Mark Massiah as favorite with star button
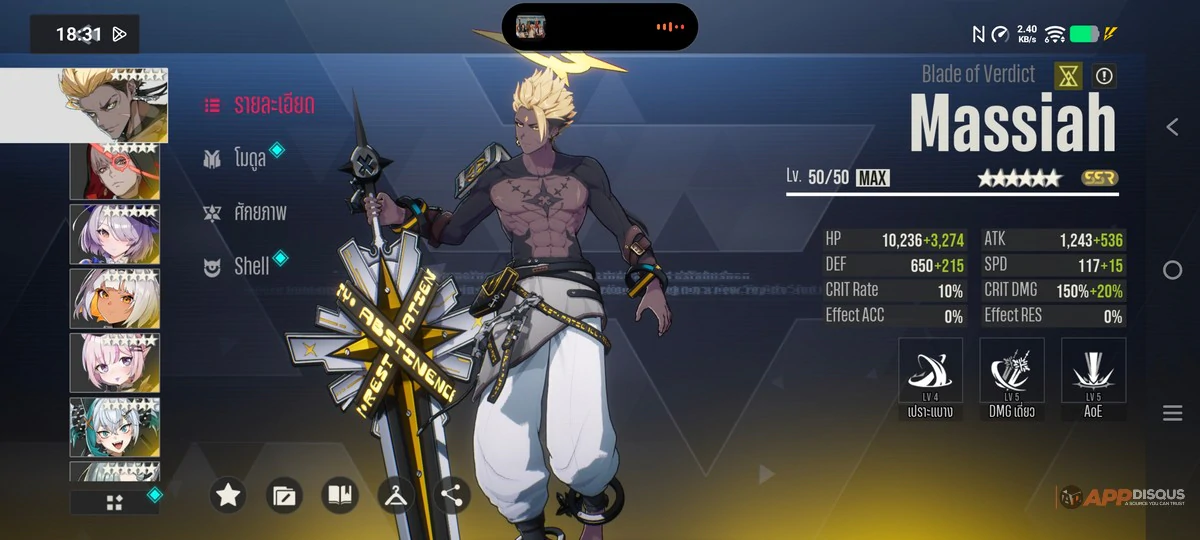The width and height of the screenshot is (1200, 540). coord(228,495)
